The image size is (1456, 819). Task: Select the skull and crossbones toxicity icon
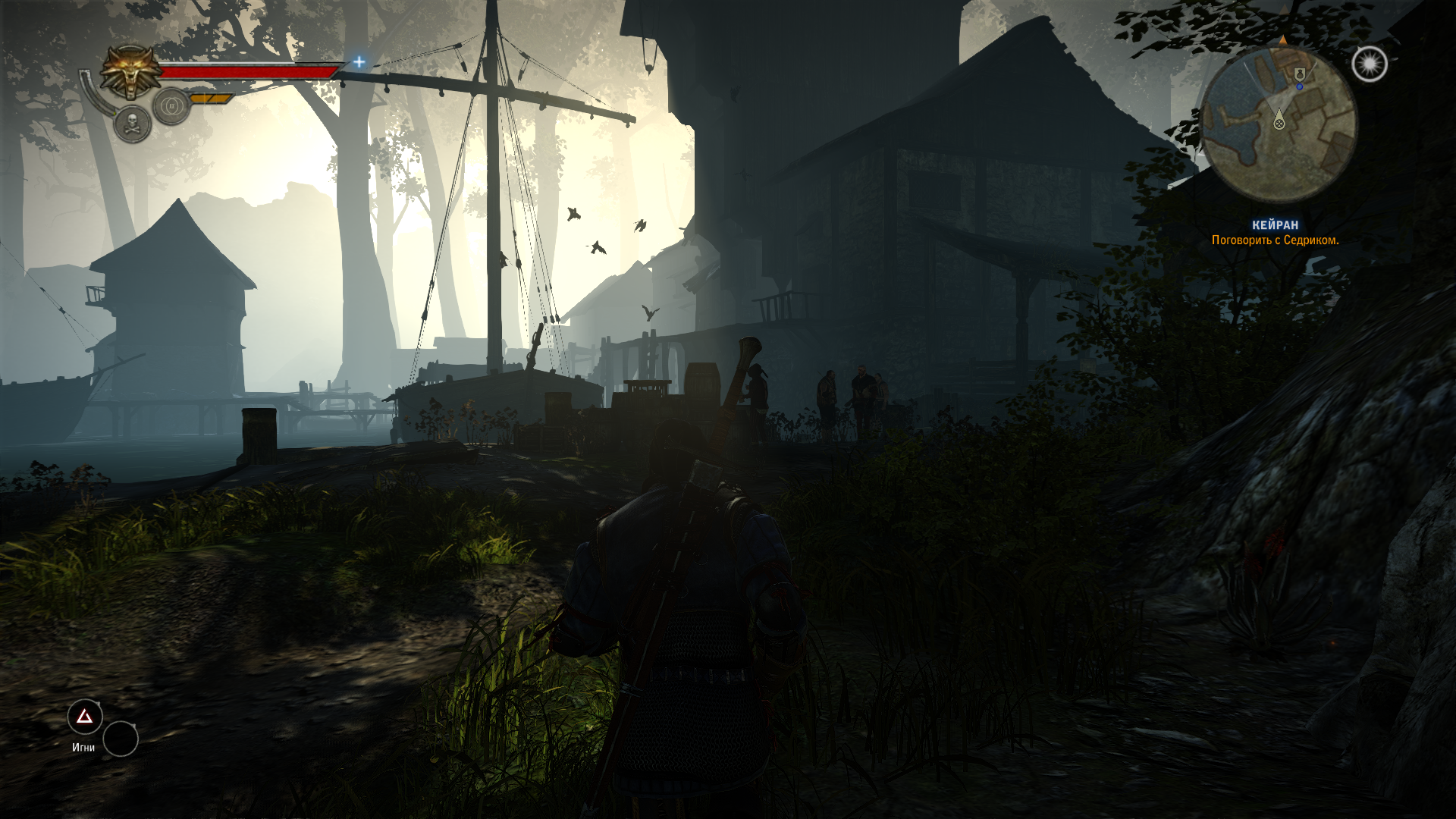132,123
